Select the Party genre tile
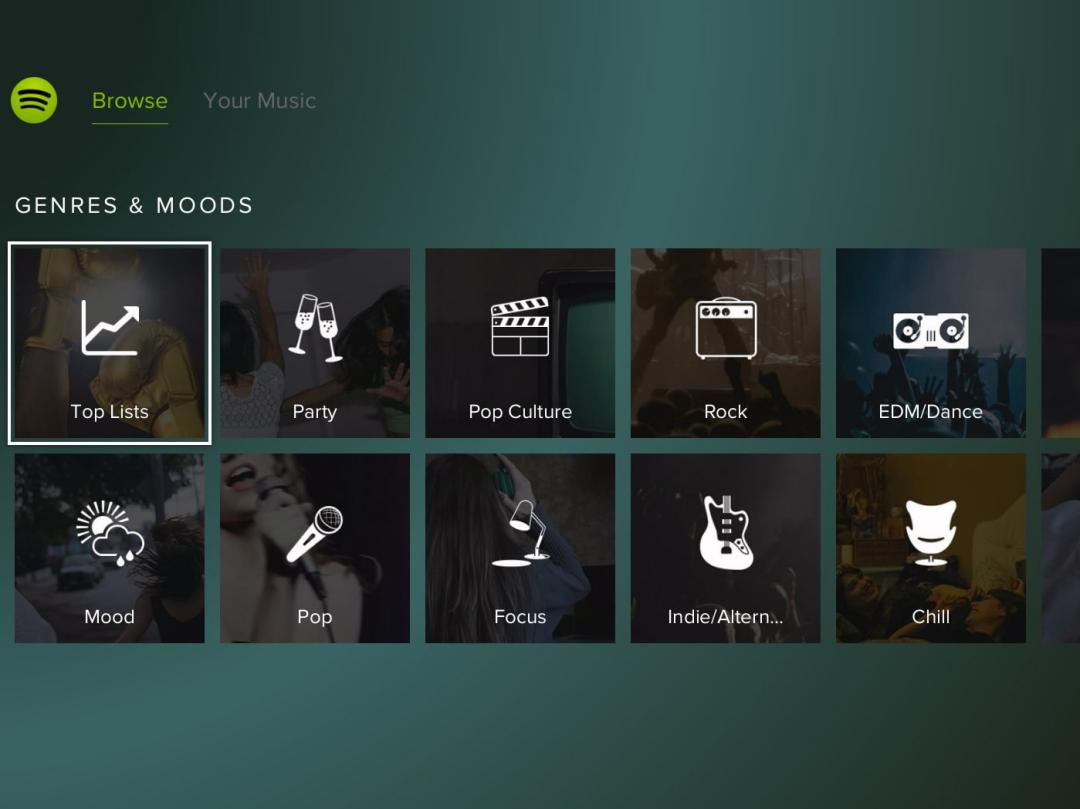This screenshot has width=1080, height=809. coord(315,343)
